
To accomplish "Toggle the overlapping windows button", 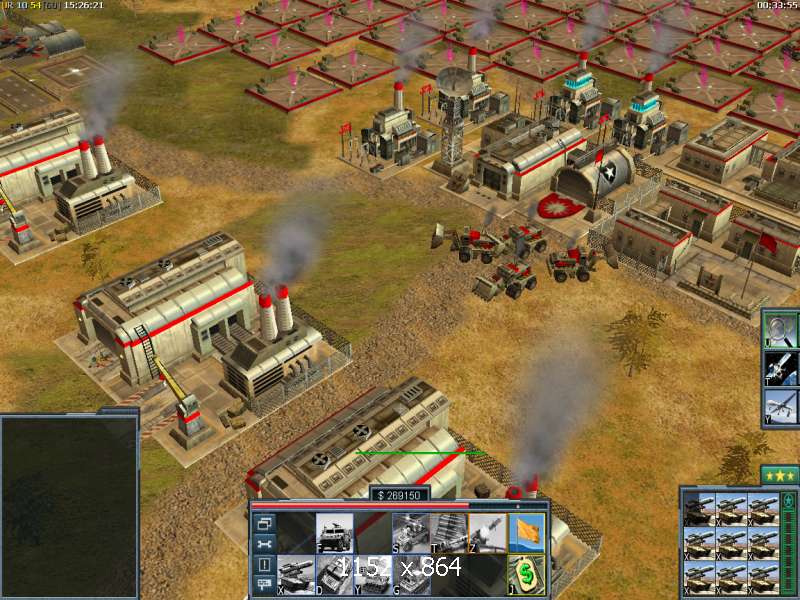I will click(x=265, y=522).
